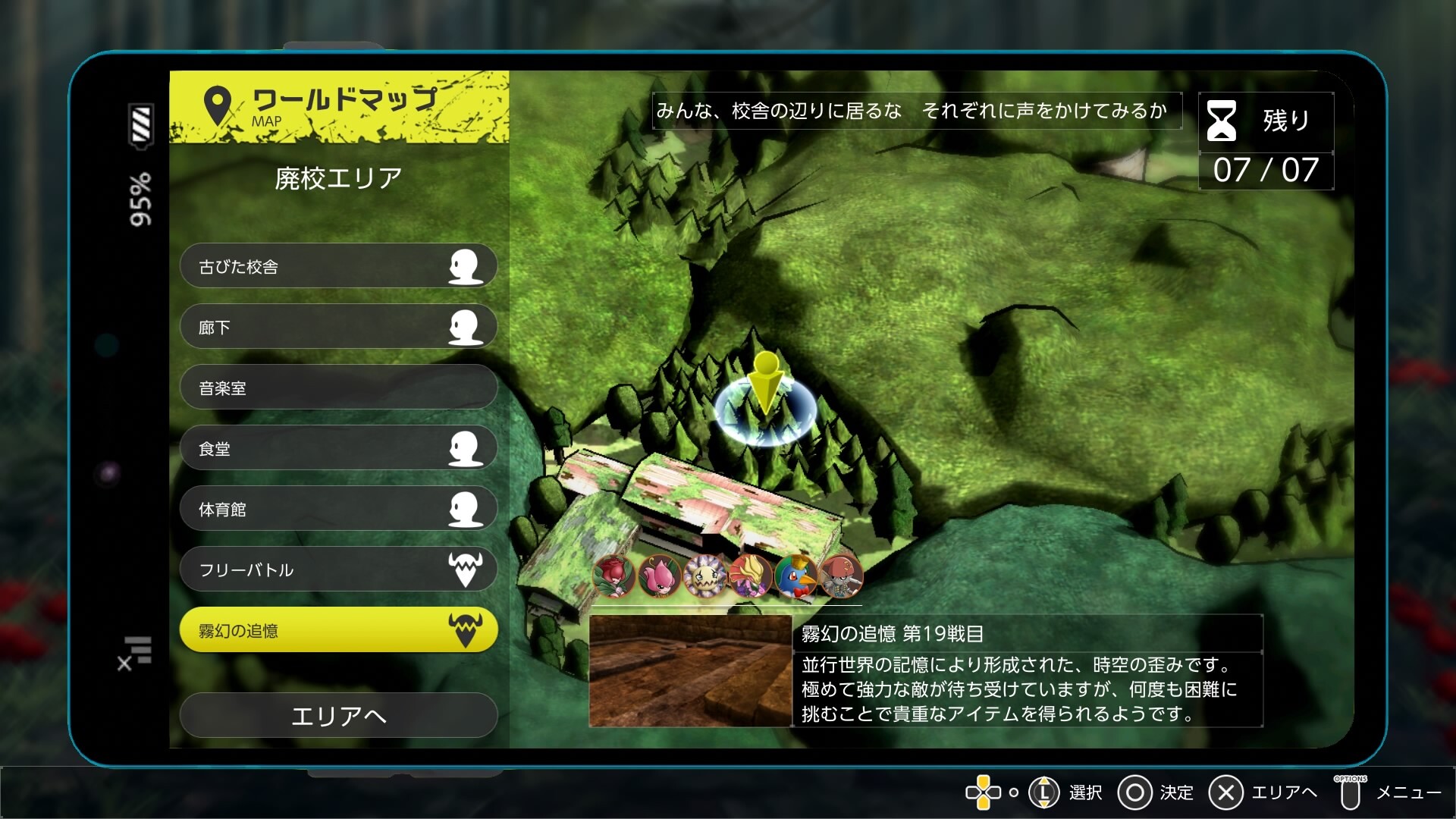Select the 霧幻の追憶 preview thumbnail
This screenshot has height=819, width=1456.
click(x=690, y=671)
